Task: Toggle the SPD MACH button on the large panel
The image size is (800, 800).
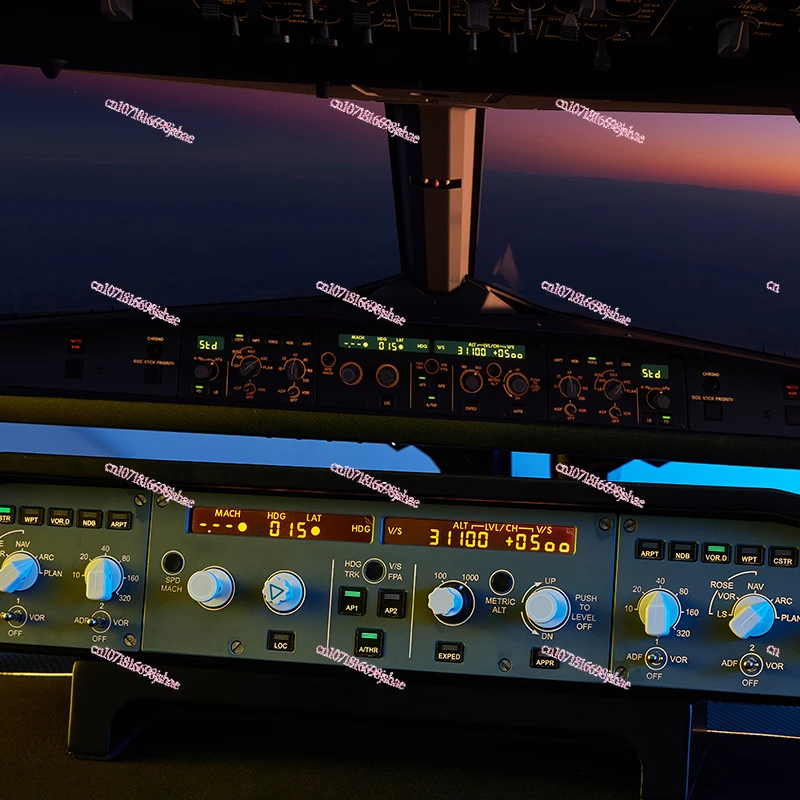Action: coord(173,562)
